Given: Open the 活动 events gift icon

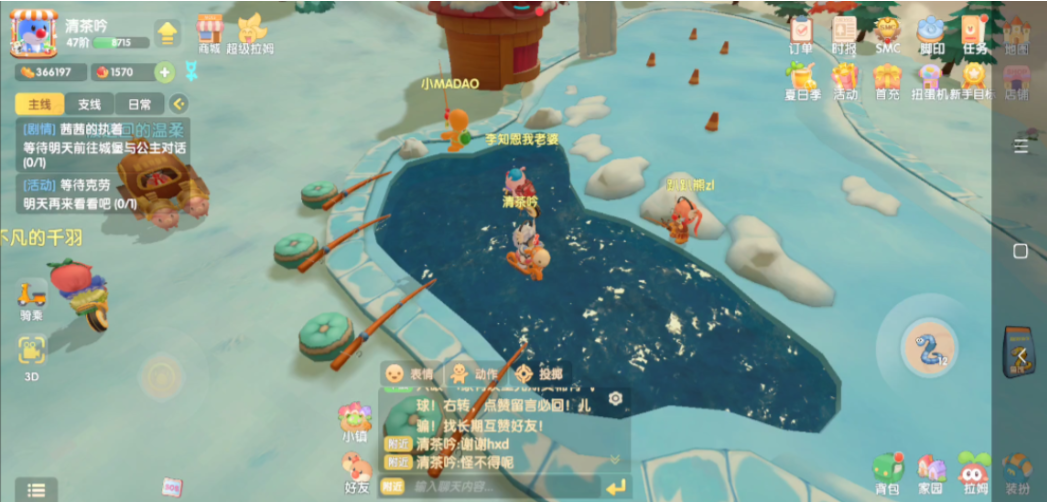Looking at the screenshot, I should click(x=845, y=79).
